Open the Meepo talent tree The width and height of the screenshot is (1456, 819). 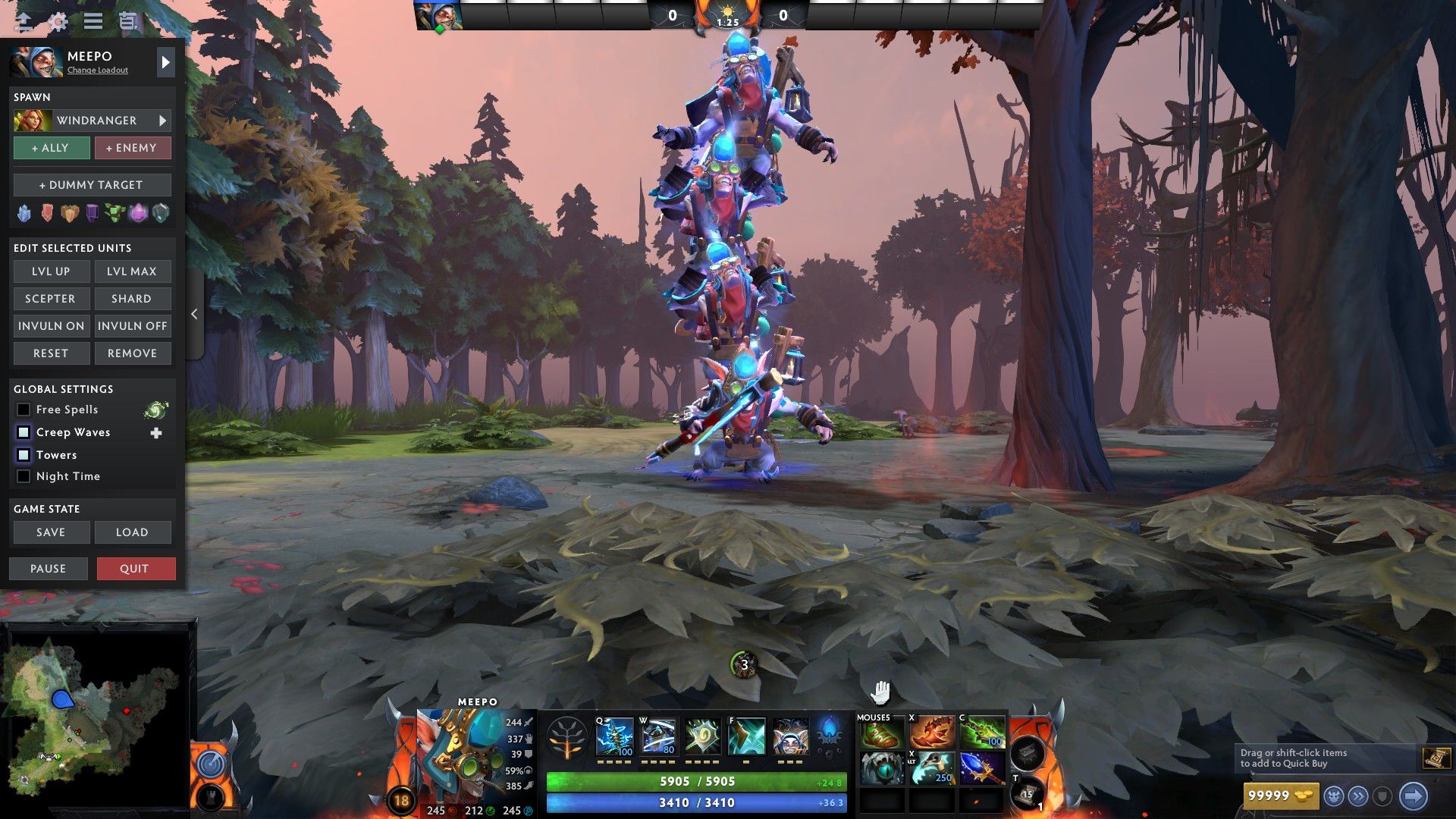(x=566, y=739)
